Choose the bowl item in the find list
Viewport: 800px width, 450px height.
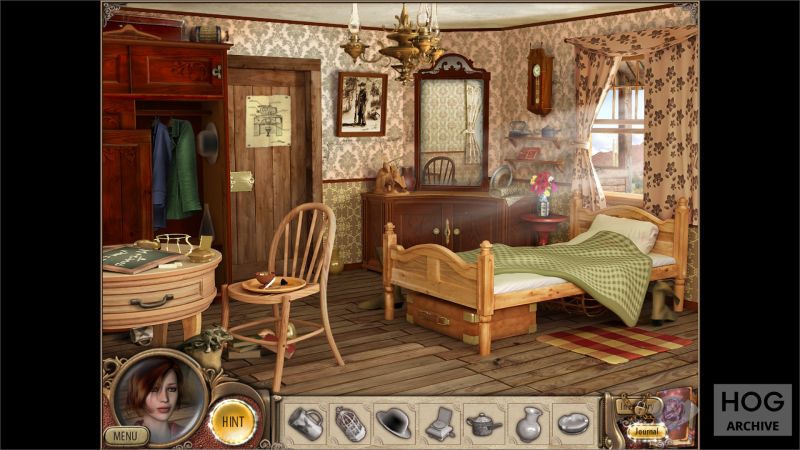coord(573,423)
